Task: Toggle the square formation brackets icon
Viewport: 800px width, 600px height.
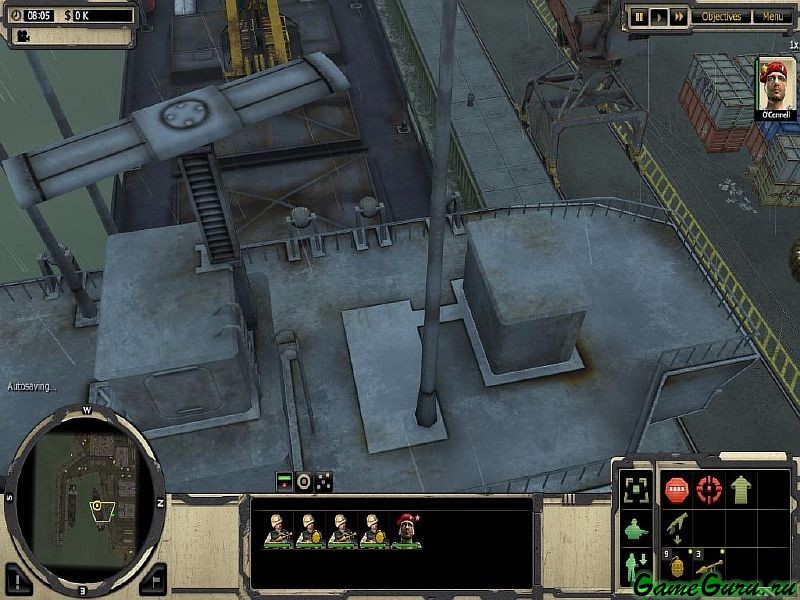Action: click(x=634, y=489)
